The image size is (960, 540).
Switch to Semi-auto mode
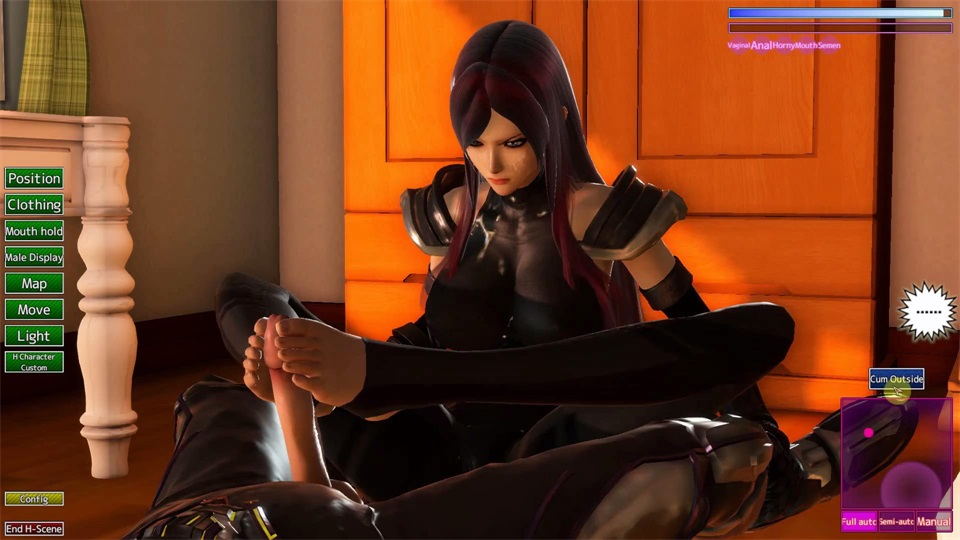[896, 522]
